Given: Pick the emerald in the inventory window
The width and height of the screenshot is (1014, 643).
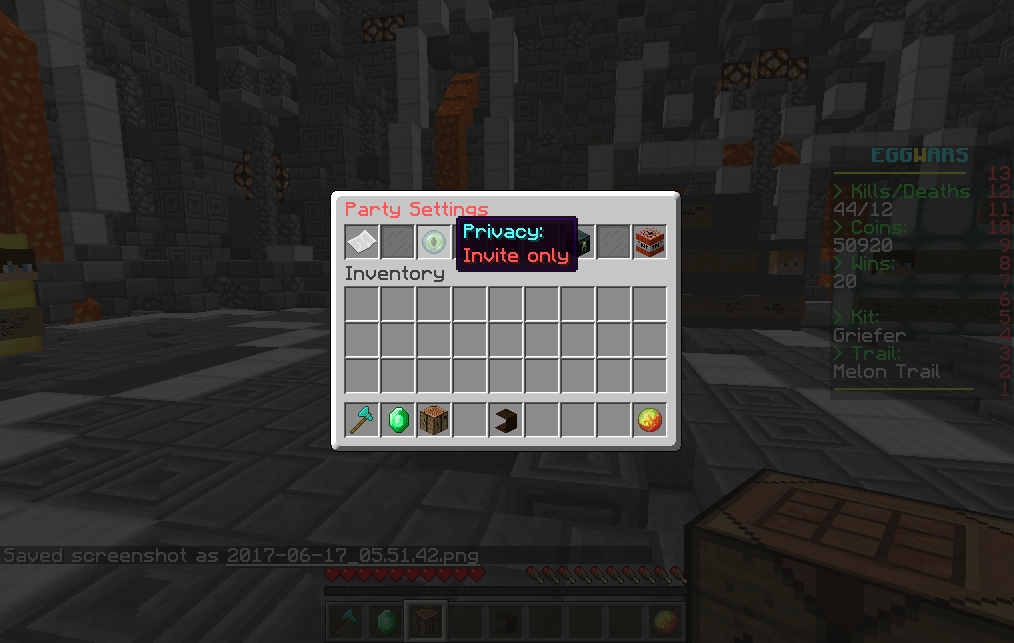Looking at the screenshot, I should click(x=398, y=420).
